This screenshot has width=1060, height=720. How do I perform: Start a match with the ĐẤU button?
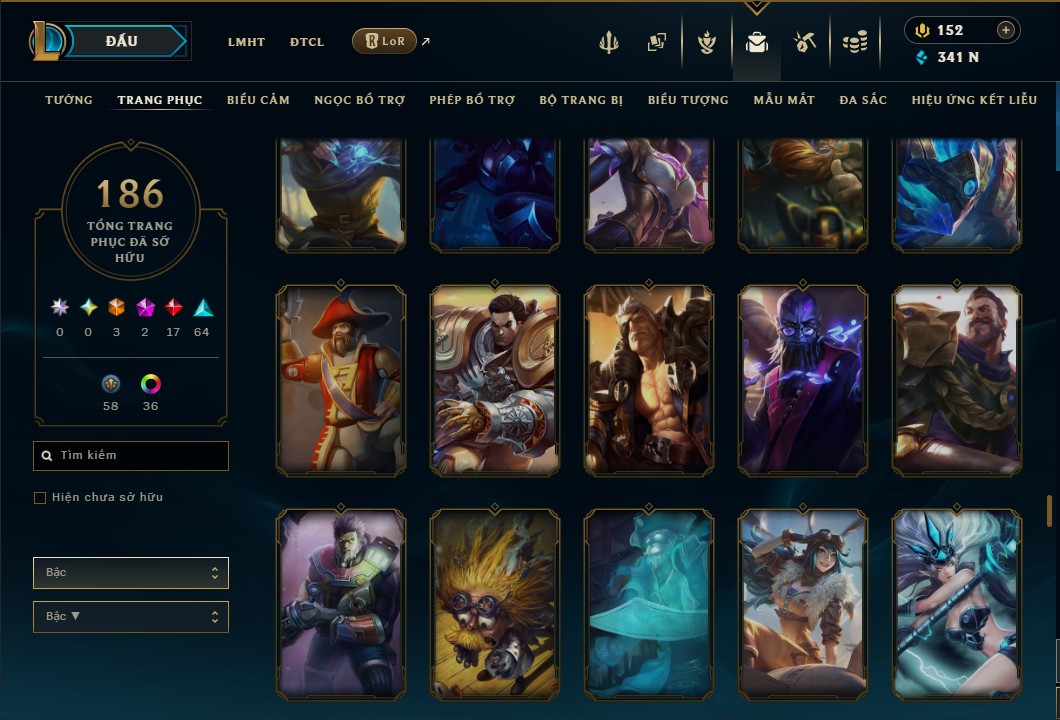point(122,41)
